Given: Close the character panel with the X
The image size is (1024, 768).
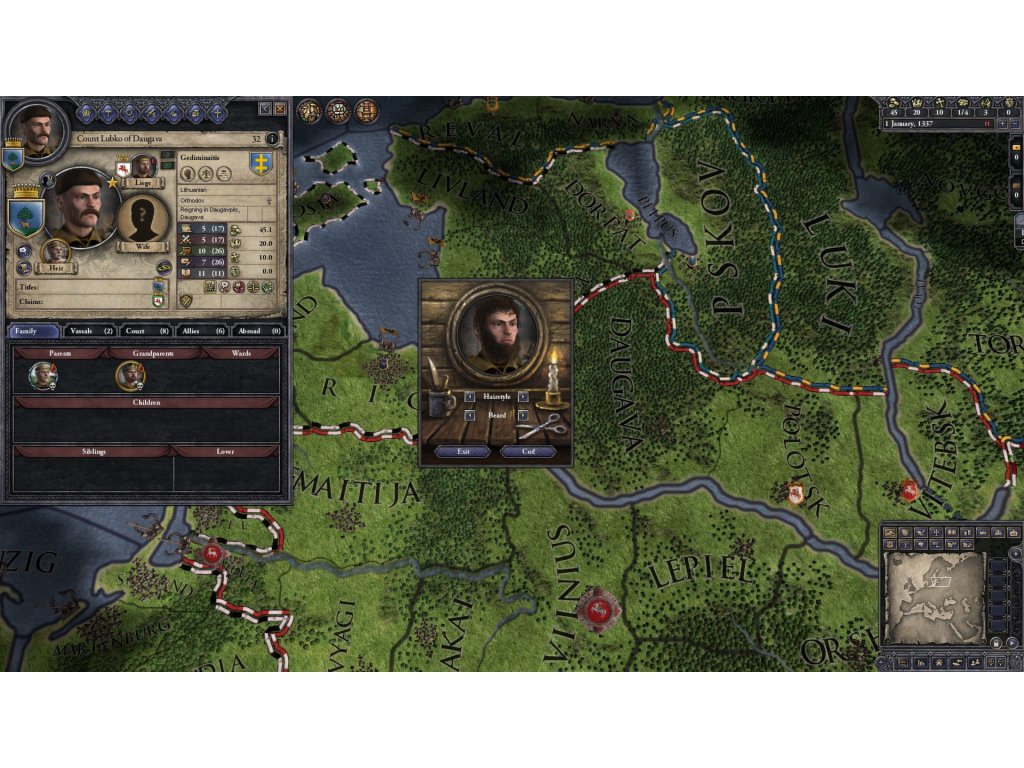Looking at the screenshot, I should click(280, 108).
